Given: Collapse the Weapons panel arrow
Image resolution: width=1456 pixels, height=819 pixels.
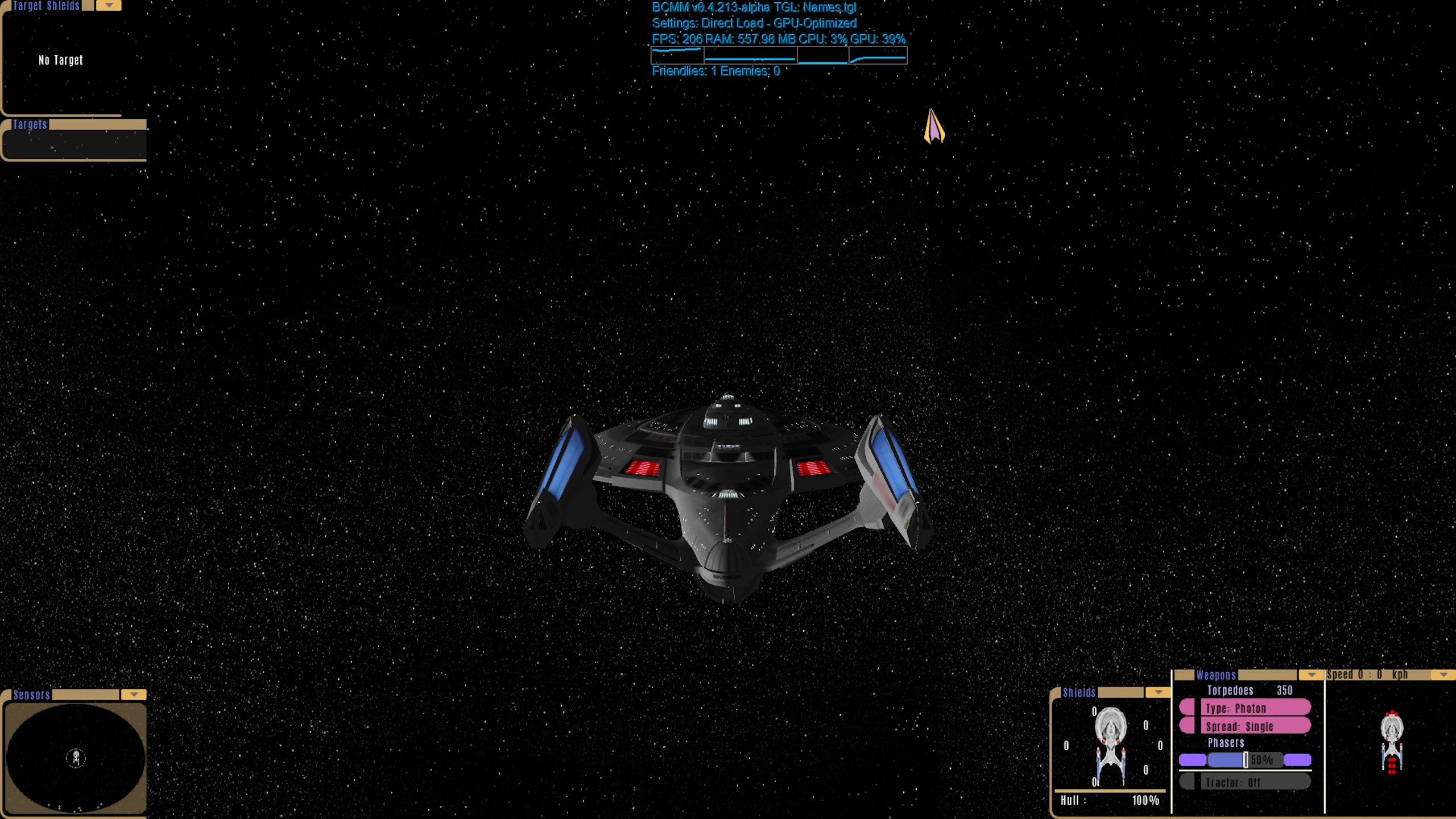Looking at the screenshot, I should (x=1312, y=675).
